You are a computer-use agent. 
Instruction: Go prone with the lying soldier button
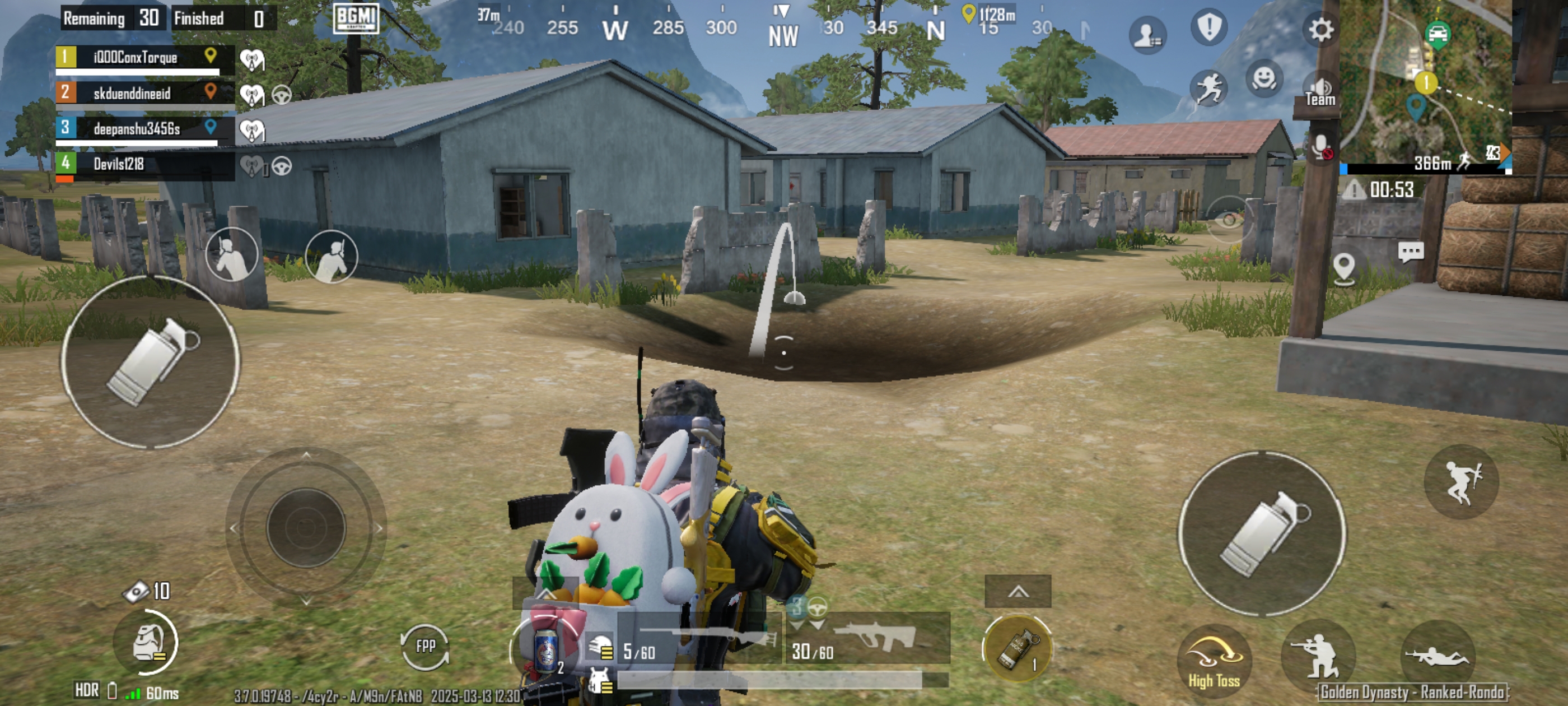coord(1436,657)
